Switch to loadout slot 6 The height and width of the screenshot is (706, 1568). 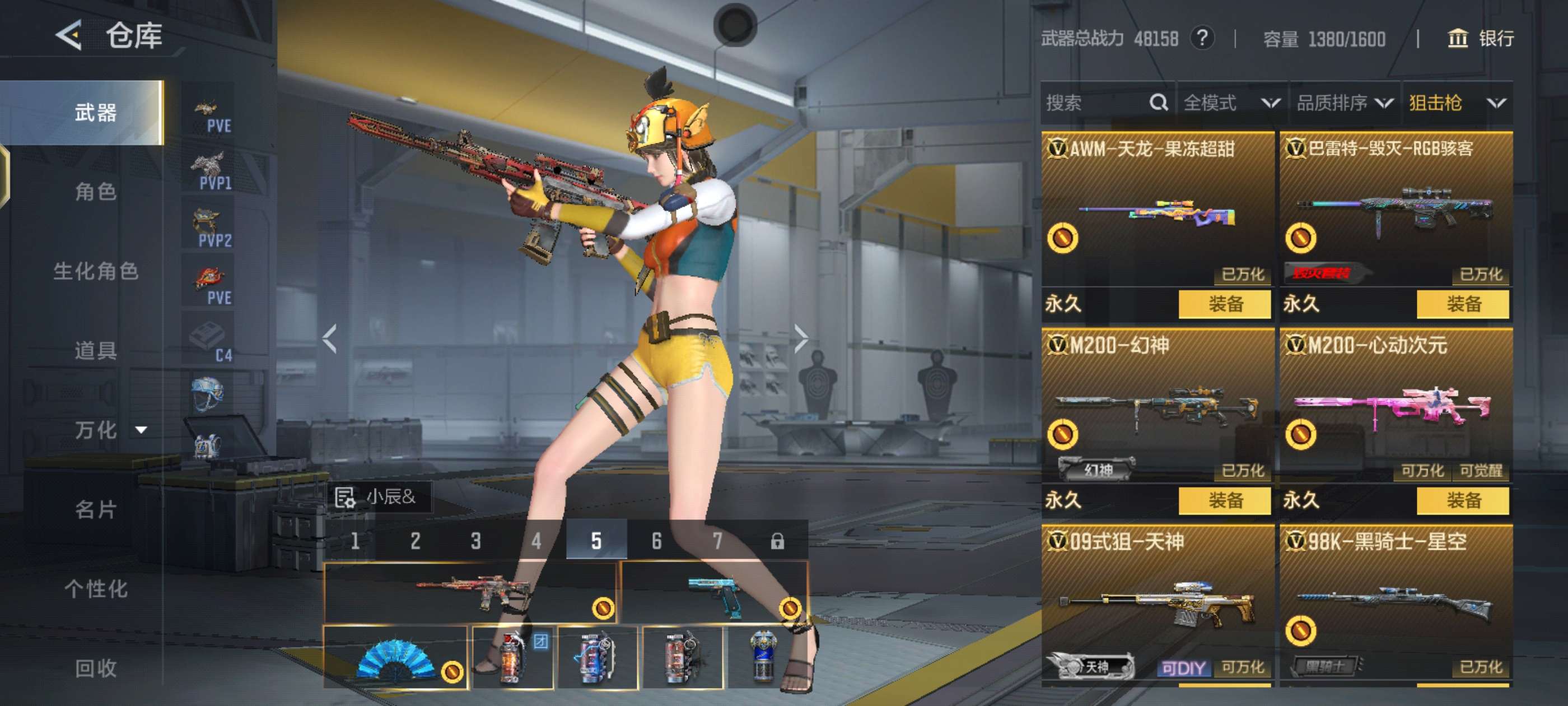click(x=656, y=540)
